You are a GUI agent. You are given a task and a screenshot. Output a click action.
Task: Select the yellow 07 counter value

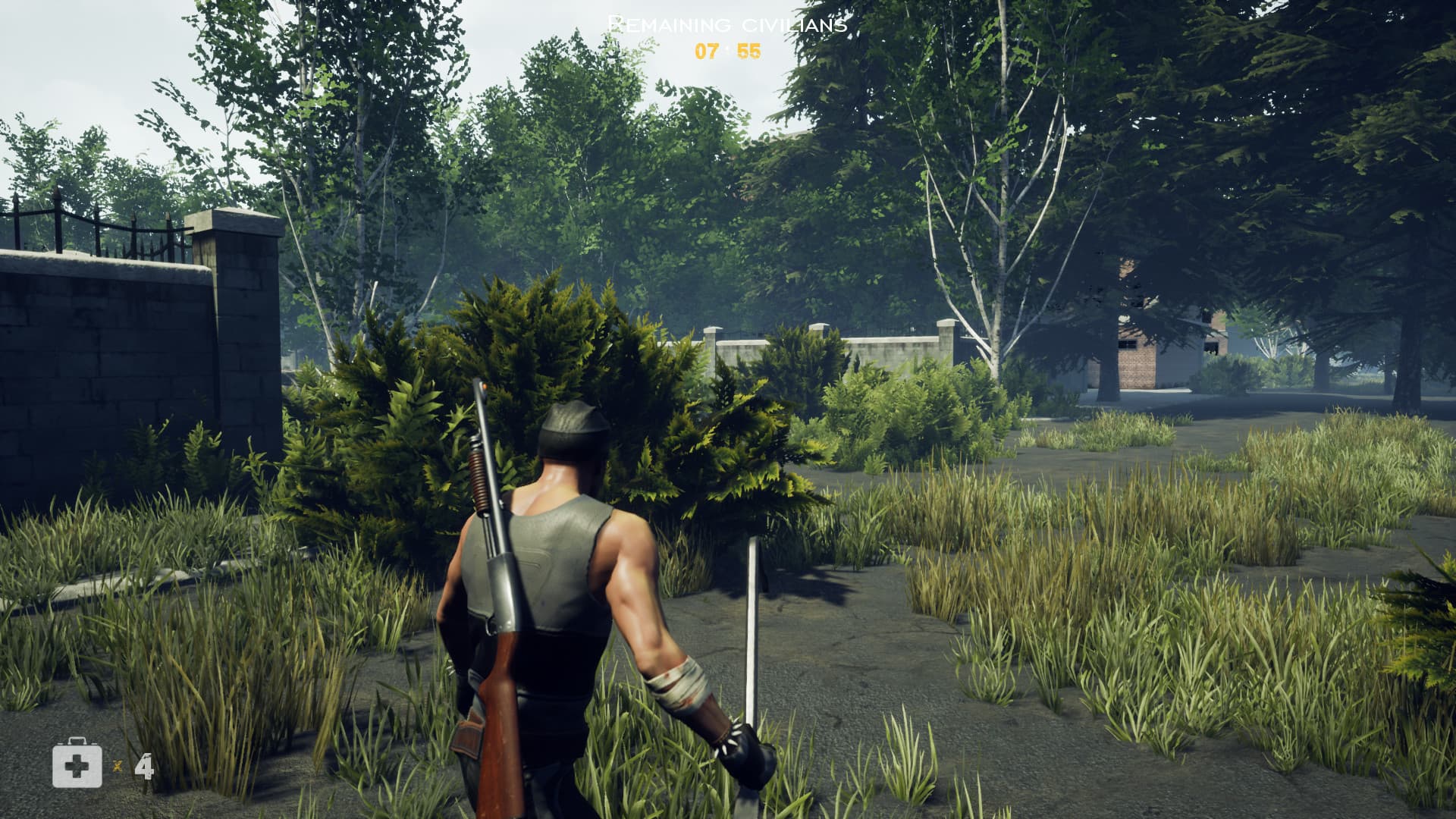pyautogui.click(x=707, y=52)
